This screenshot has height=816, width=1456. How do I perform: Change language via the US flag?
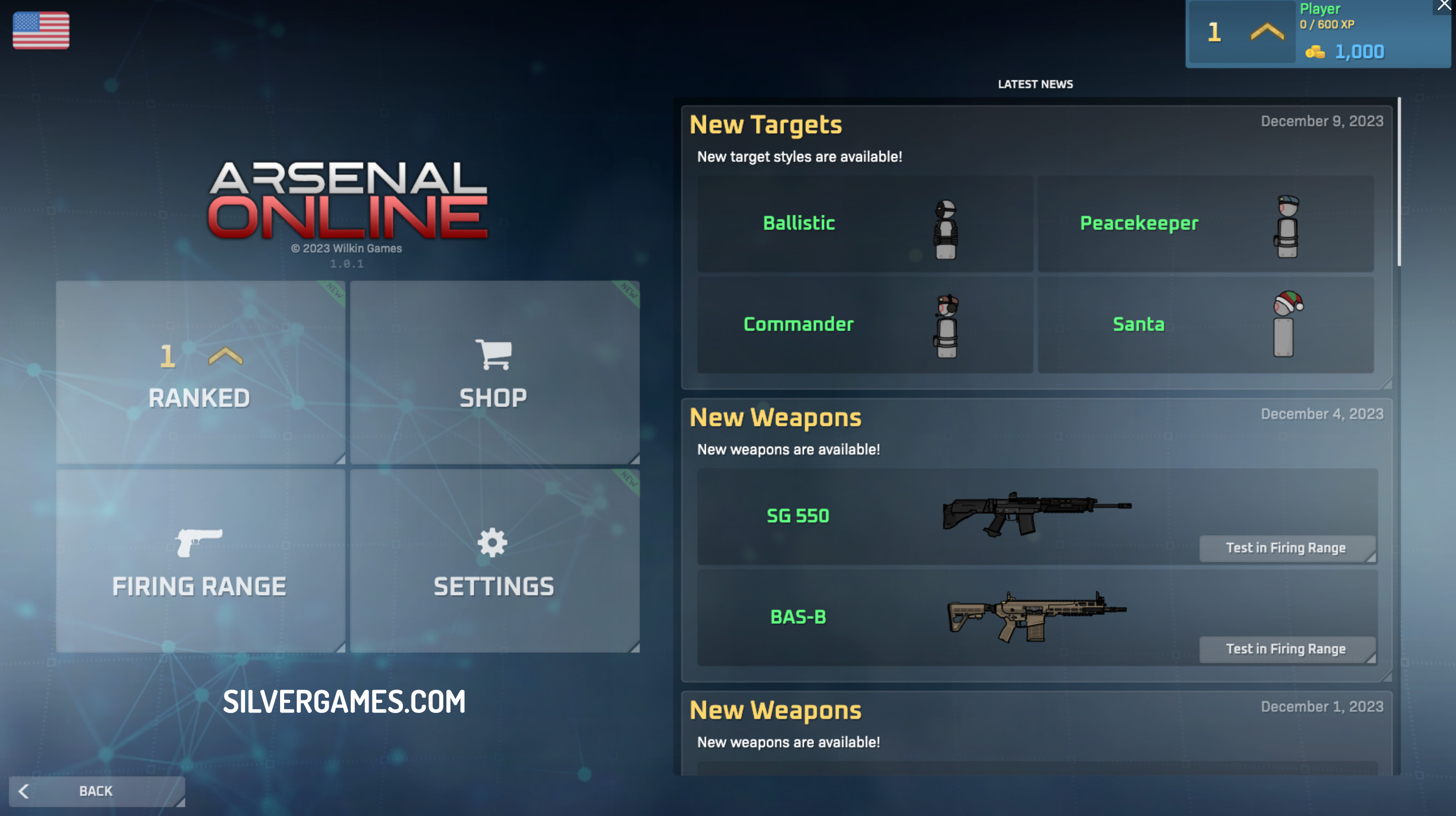(x=41, y=30)
